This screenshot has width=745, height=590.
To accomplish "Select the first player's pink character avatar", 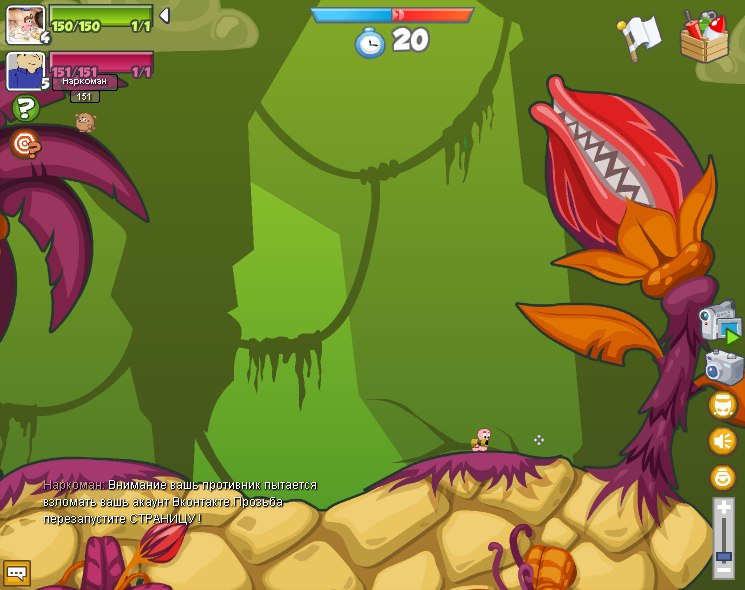I will pos(24,24).
